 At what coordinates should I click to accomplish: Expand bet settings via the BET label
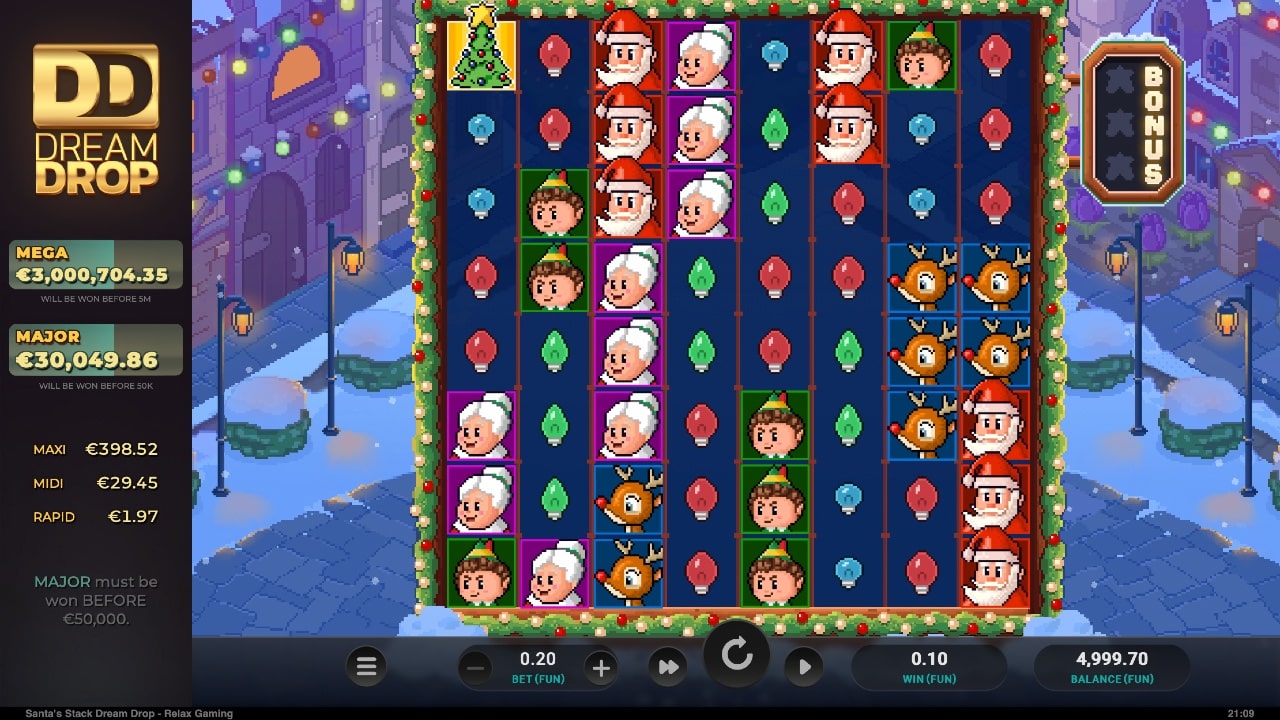[x=537, y=679]
